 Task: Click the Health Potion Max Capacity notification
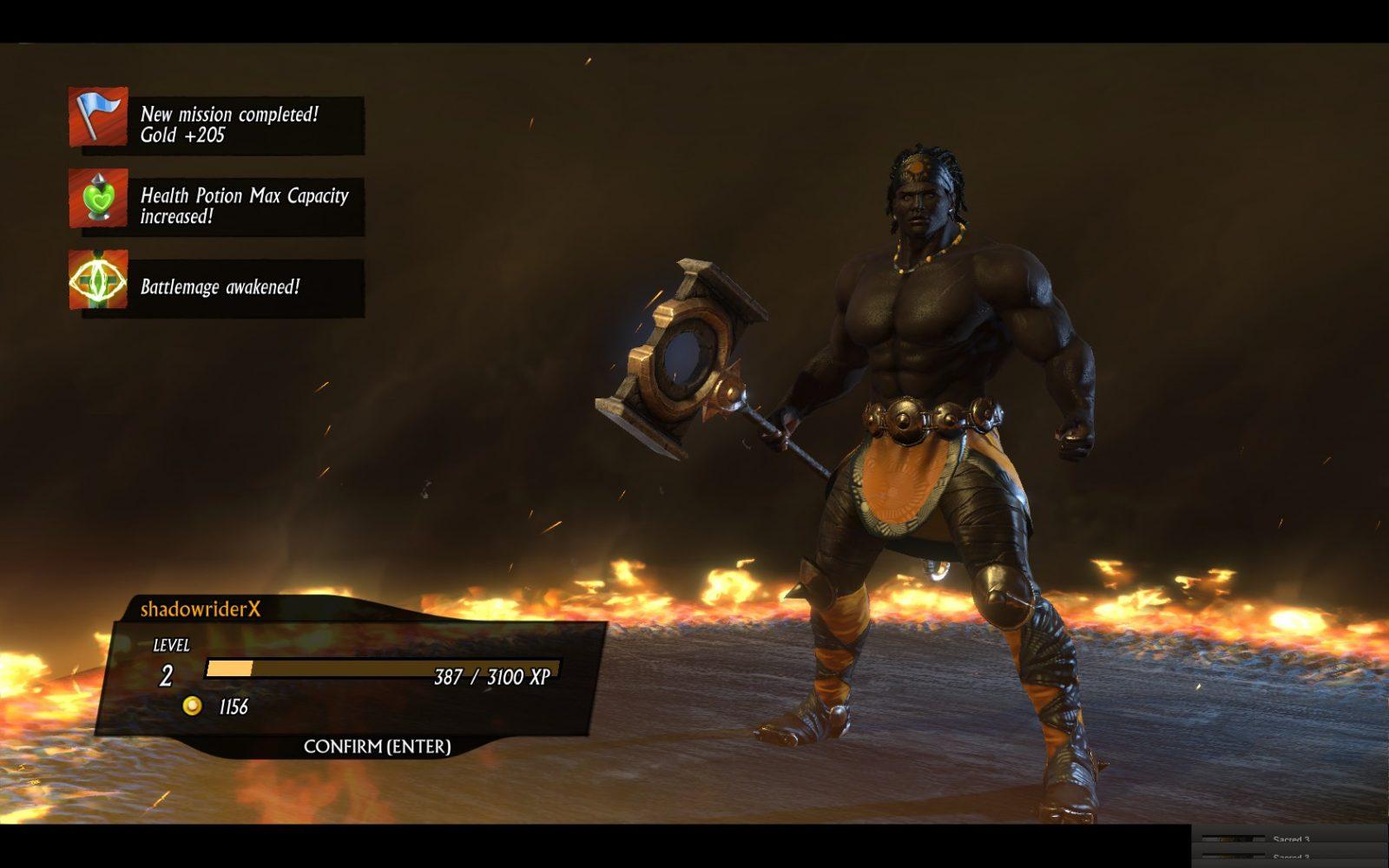pyautogui.click(x=217, y=206)
